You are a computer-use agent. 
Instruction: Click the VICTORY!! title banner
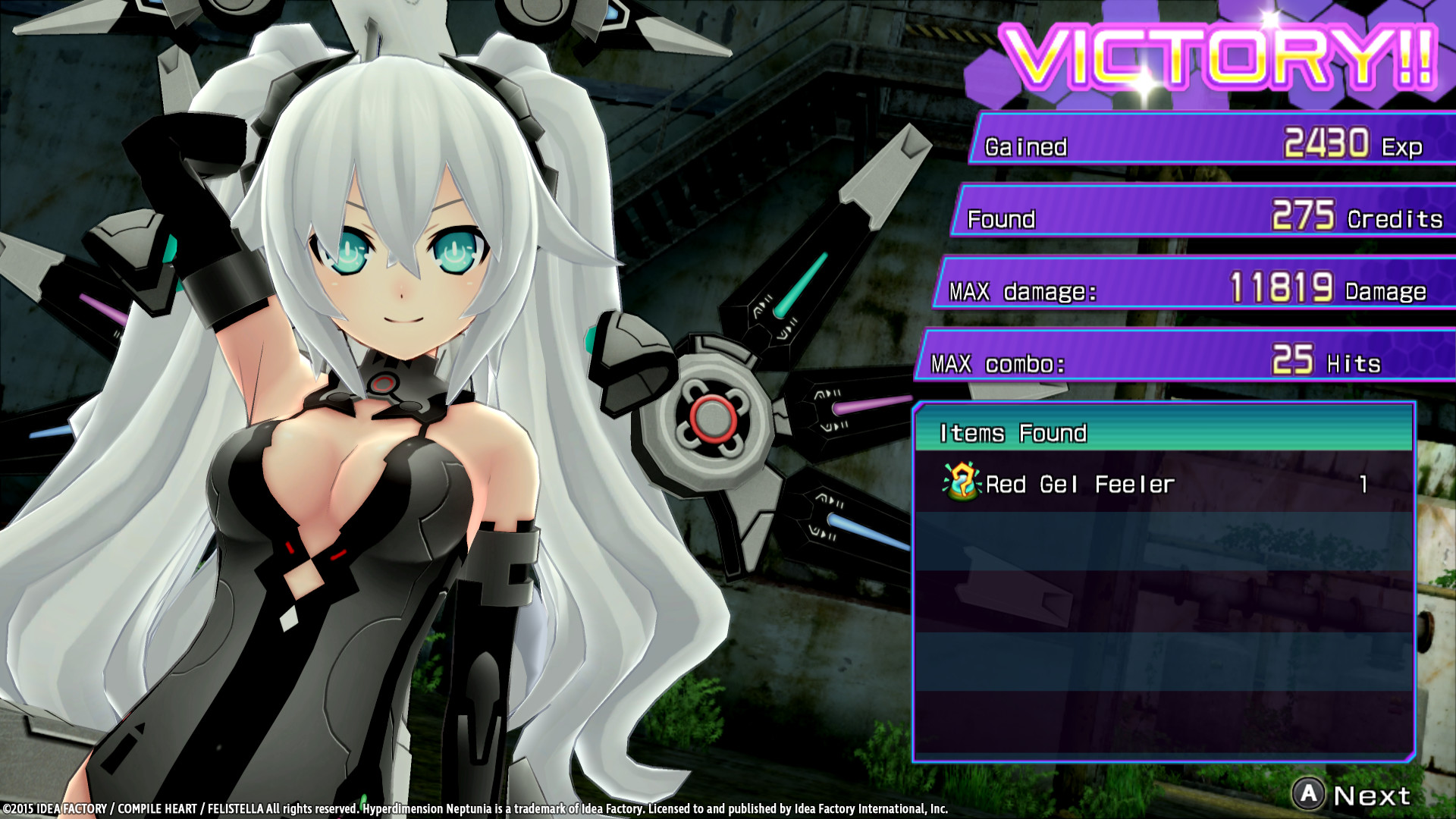[1221, 57]
